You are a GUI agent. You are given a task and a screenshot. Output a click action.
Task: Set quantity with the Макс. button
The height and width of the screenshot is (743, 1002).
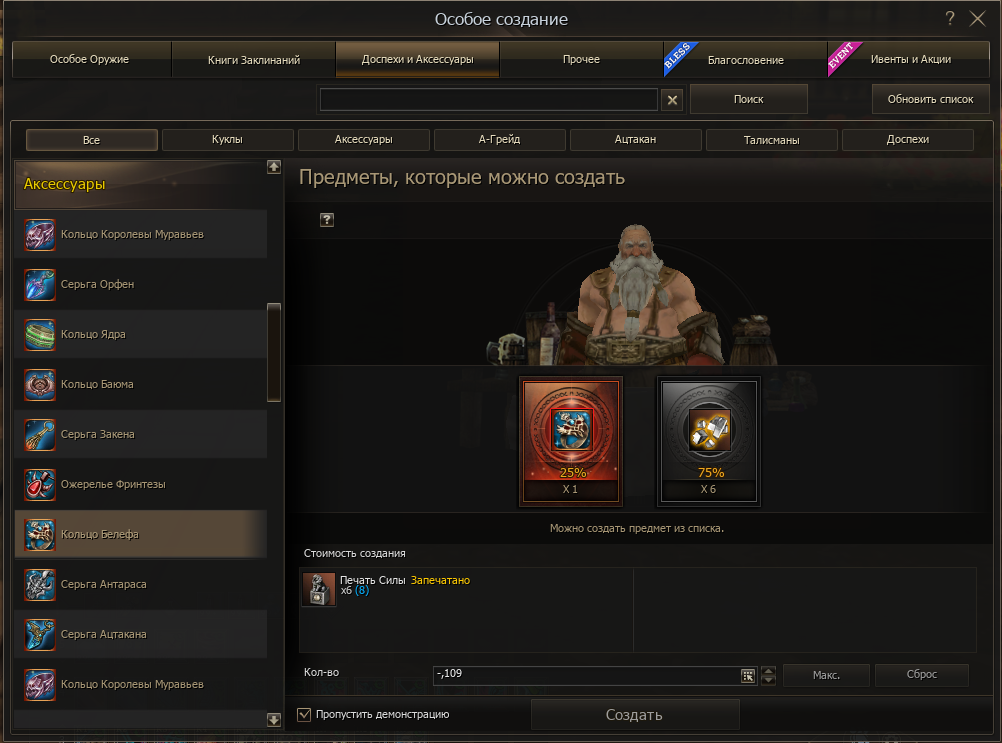click(826, 675)
